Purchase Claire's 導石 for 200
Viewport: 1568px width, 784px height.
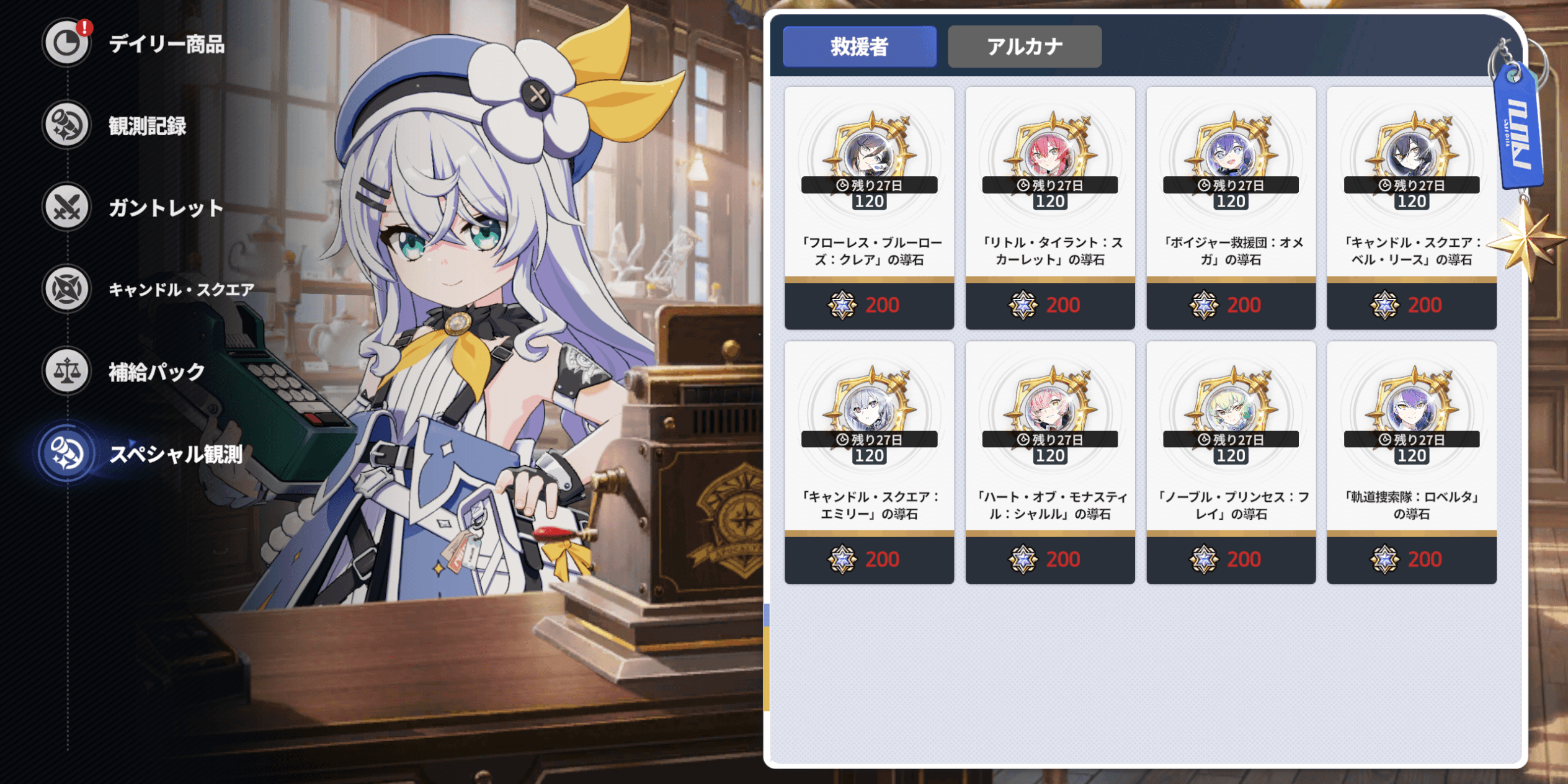(868, 305)
